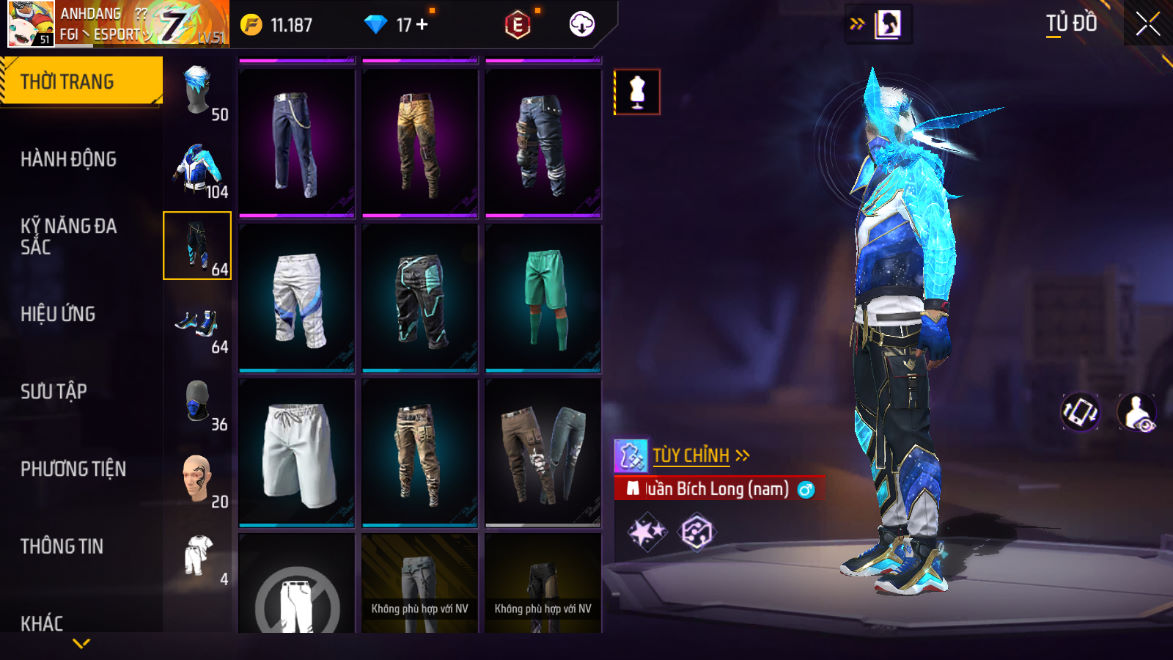Add diamonds with the plus button
The height and width of the screenshot is (660, 1173).
click(422, 25)
